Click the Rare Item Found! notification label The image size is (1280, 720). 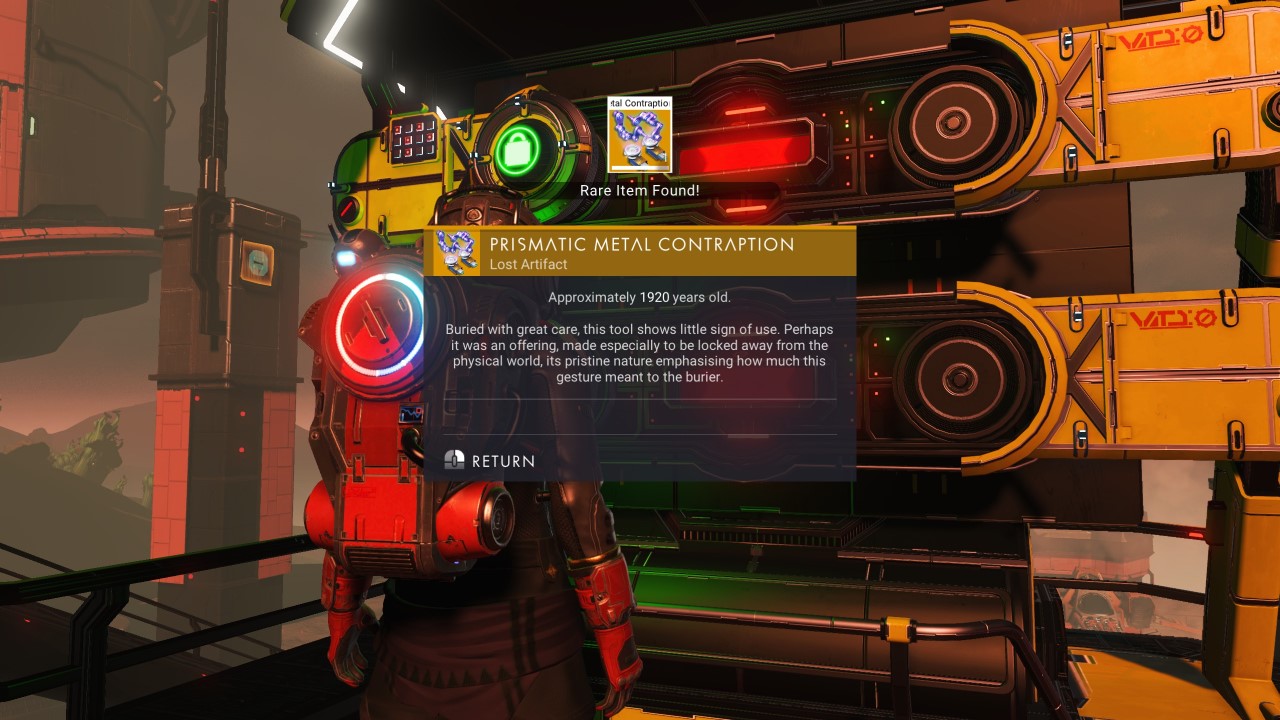point(640,190)
